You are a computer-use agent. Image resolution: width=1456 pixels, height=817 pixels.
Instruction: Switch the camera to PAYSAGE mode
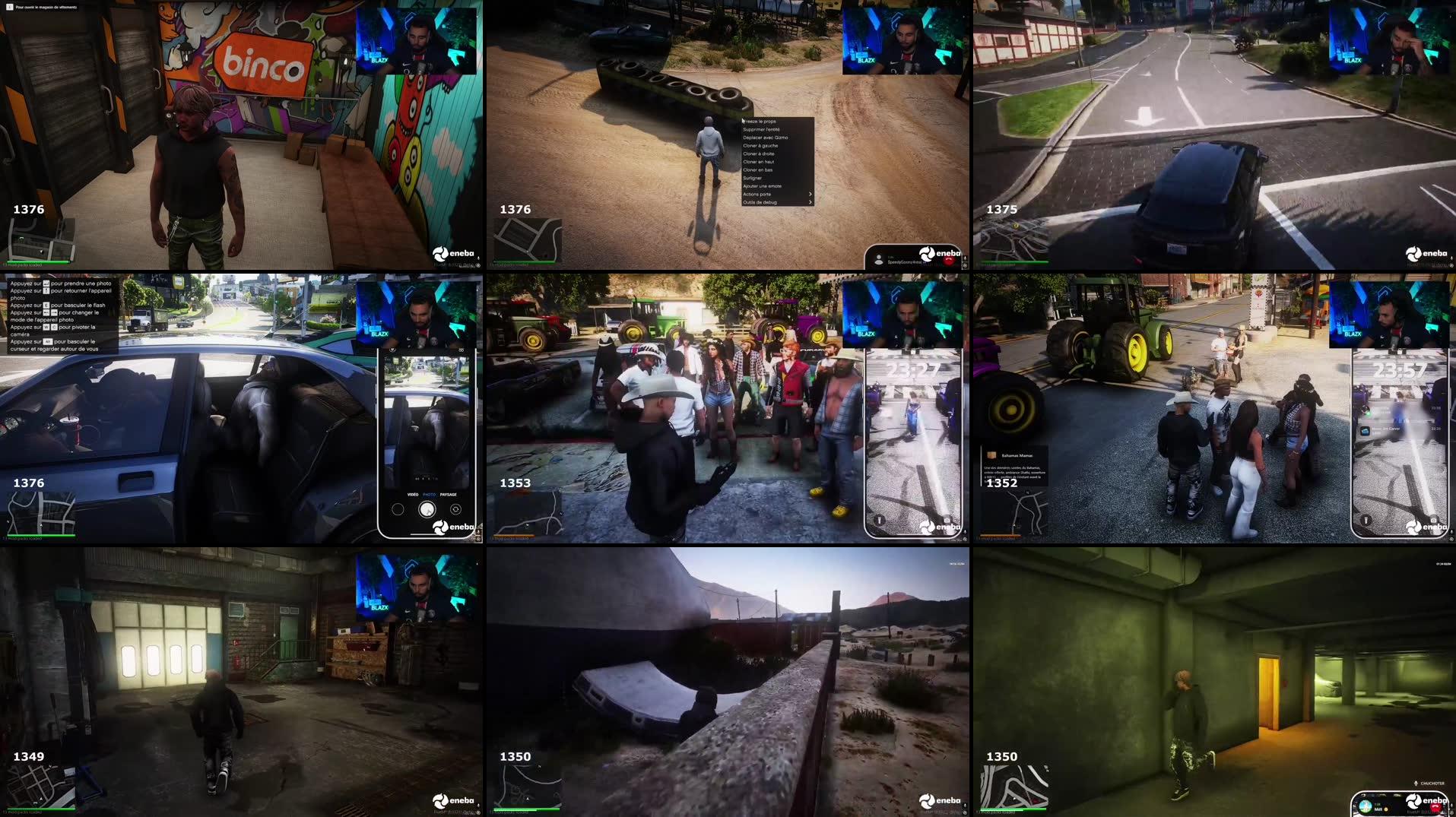click(449, 493)
